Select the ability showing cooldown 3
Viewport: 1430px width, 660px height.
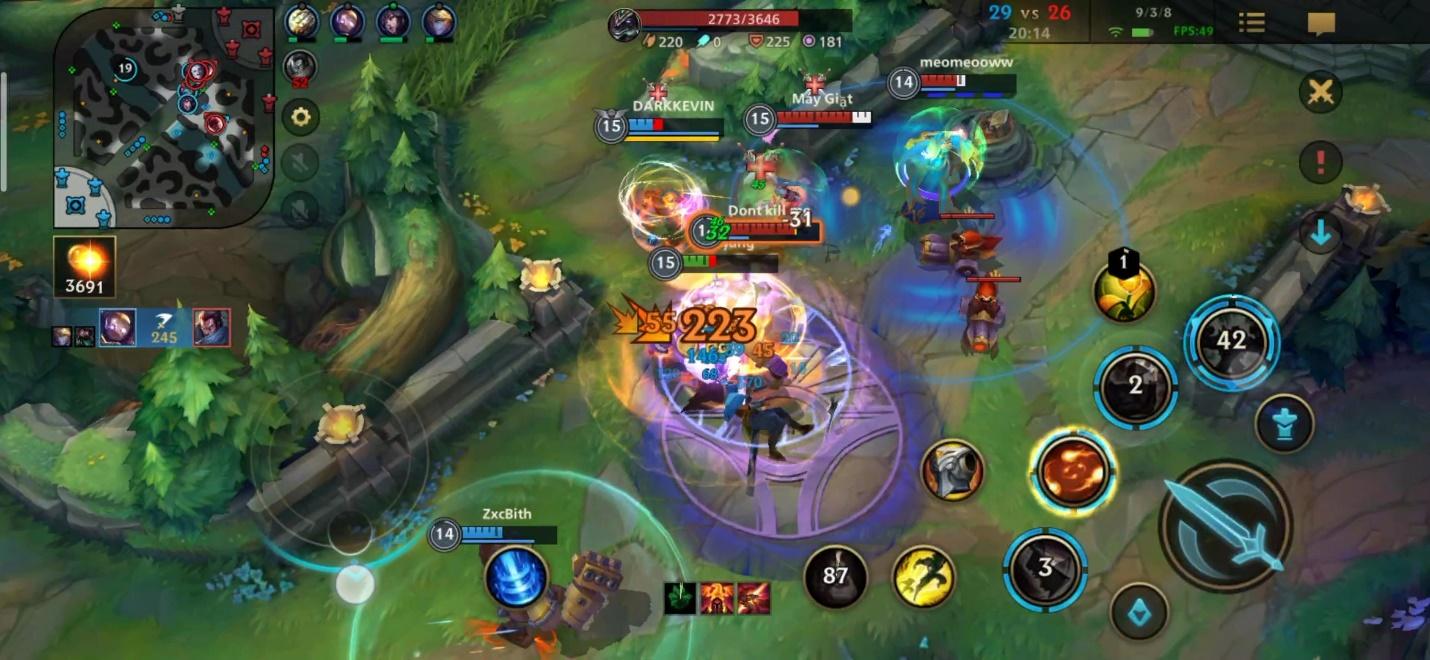(1045, 568)
